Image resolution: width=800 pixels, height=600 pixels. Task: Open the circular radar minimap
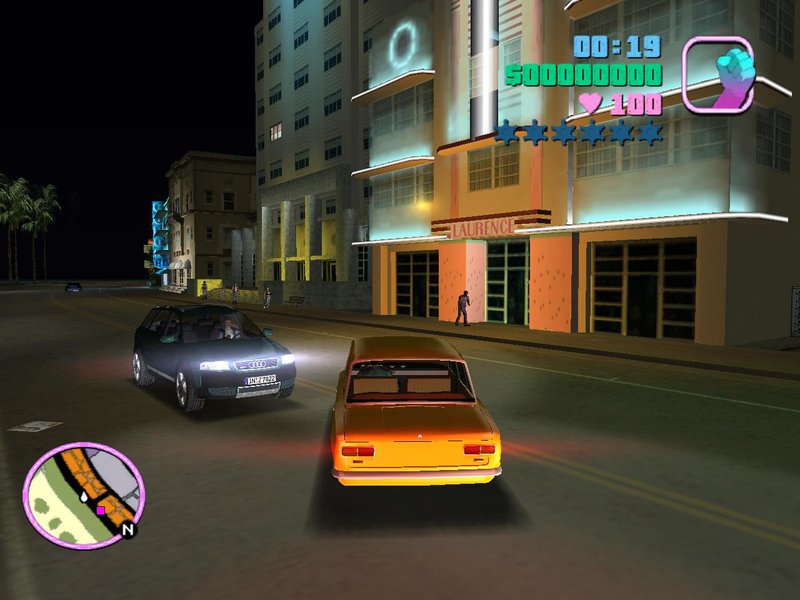[84, 495]
